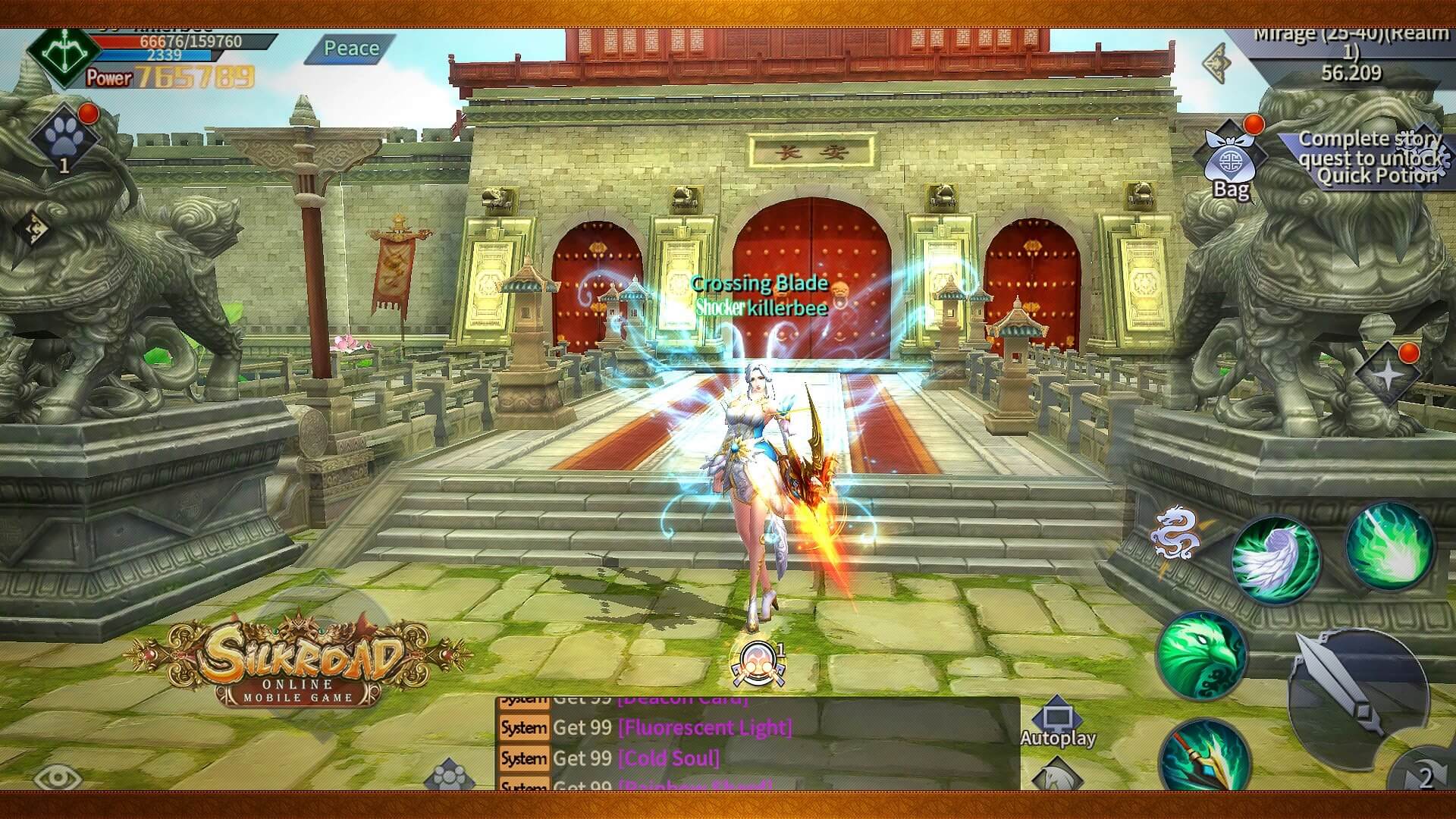Viewport: 1456px width, 819px height.
Task: Switch the Peace combat mode
Action: (x=351, y=49)
